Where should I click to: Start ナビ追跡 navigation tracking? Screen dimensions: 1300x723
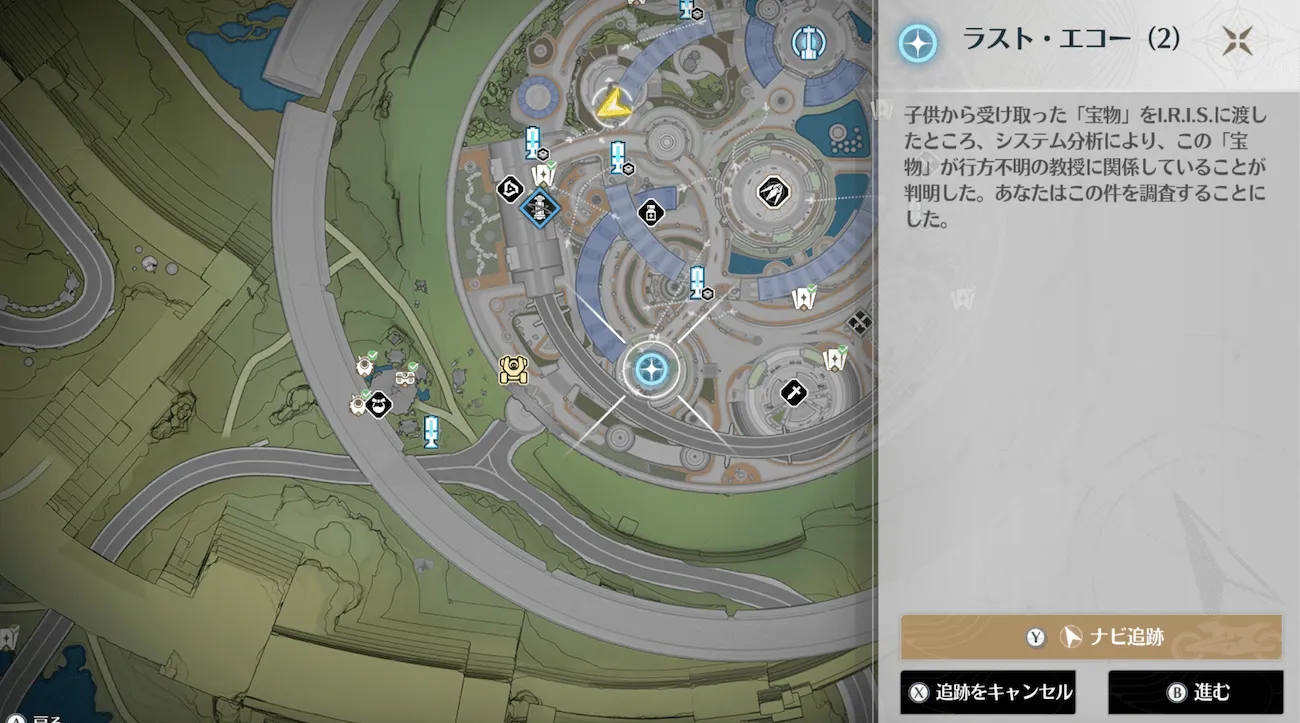coord(1091,637)
